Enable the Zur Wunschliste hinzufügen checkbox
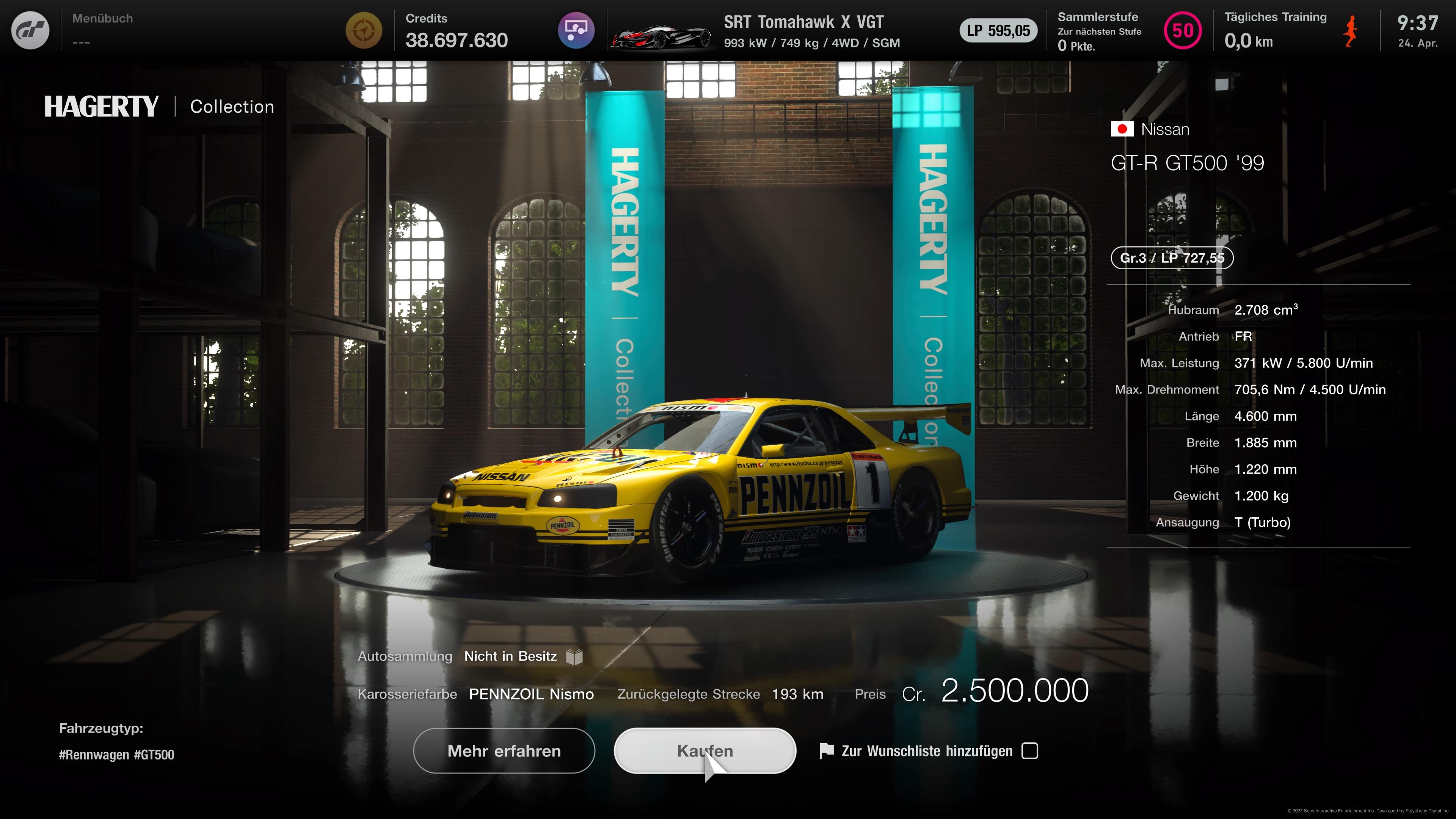 coord(1031,751)
